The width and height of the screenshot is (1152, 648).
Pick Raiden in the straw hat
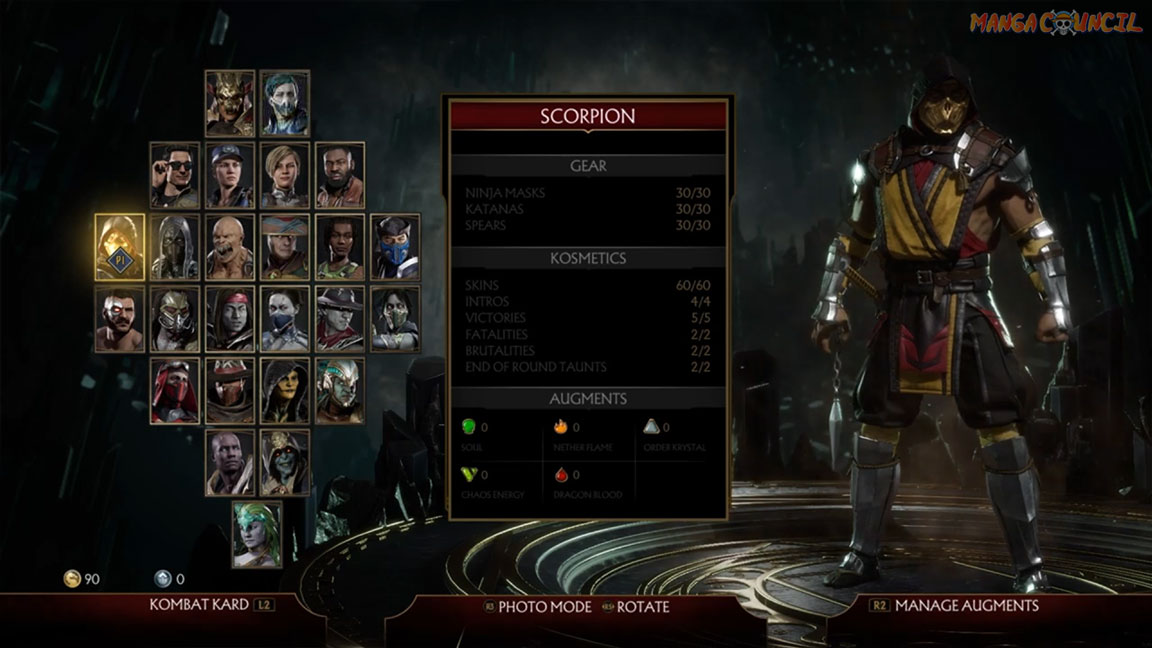[x=285, y=247]
